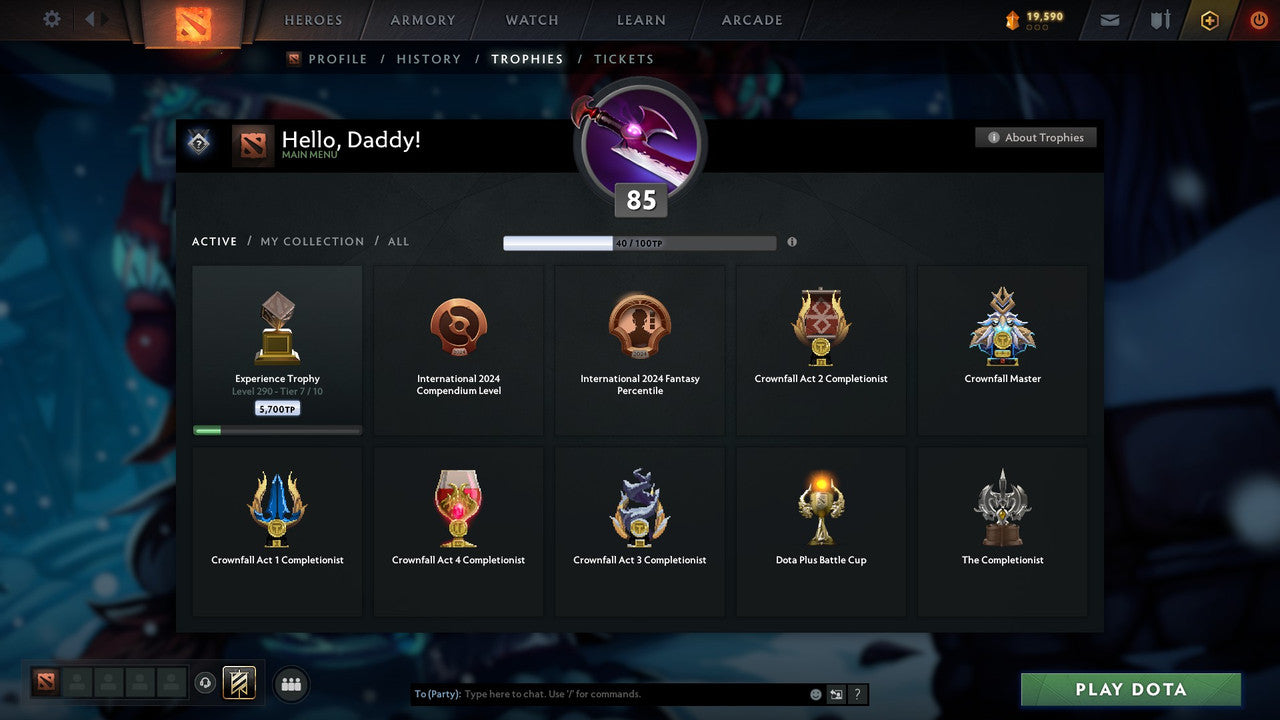Click the 40/100 TP progress bar
Viewport: 1280px width, 720px height.
pyautogui.click(x=640, y=242)
